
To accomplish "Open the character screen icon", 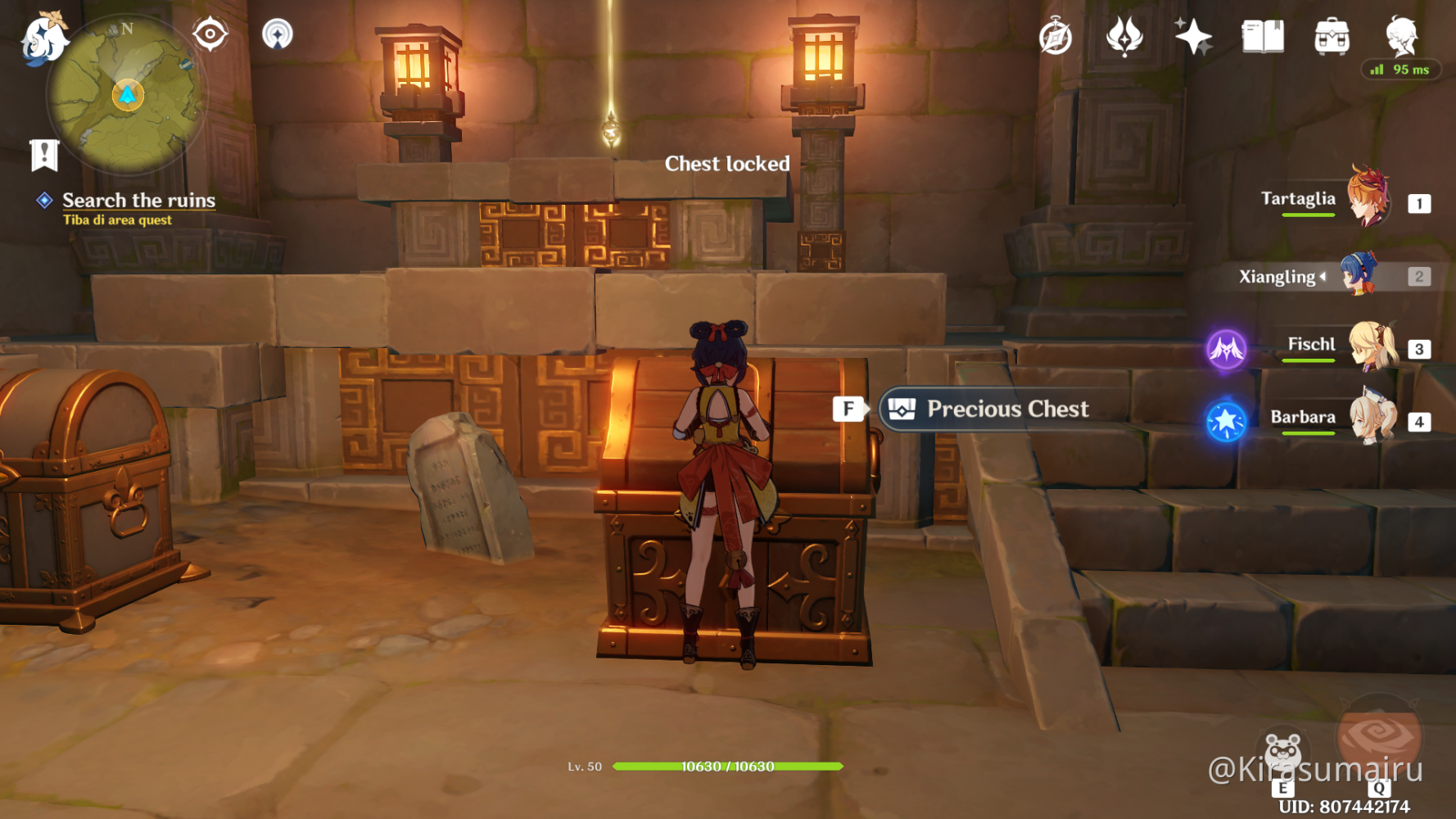I will [1400, 37].
